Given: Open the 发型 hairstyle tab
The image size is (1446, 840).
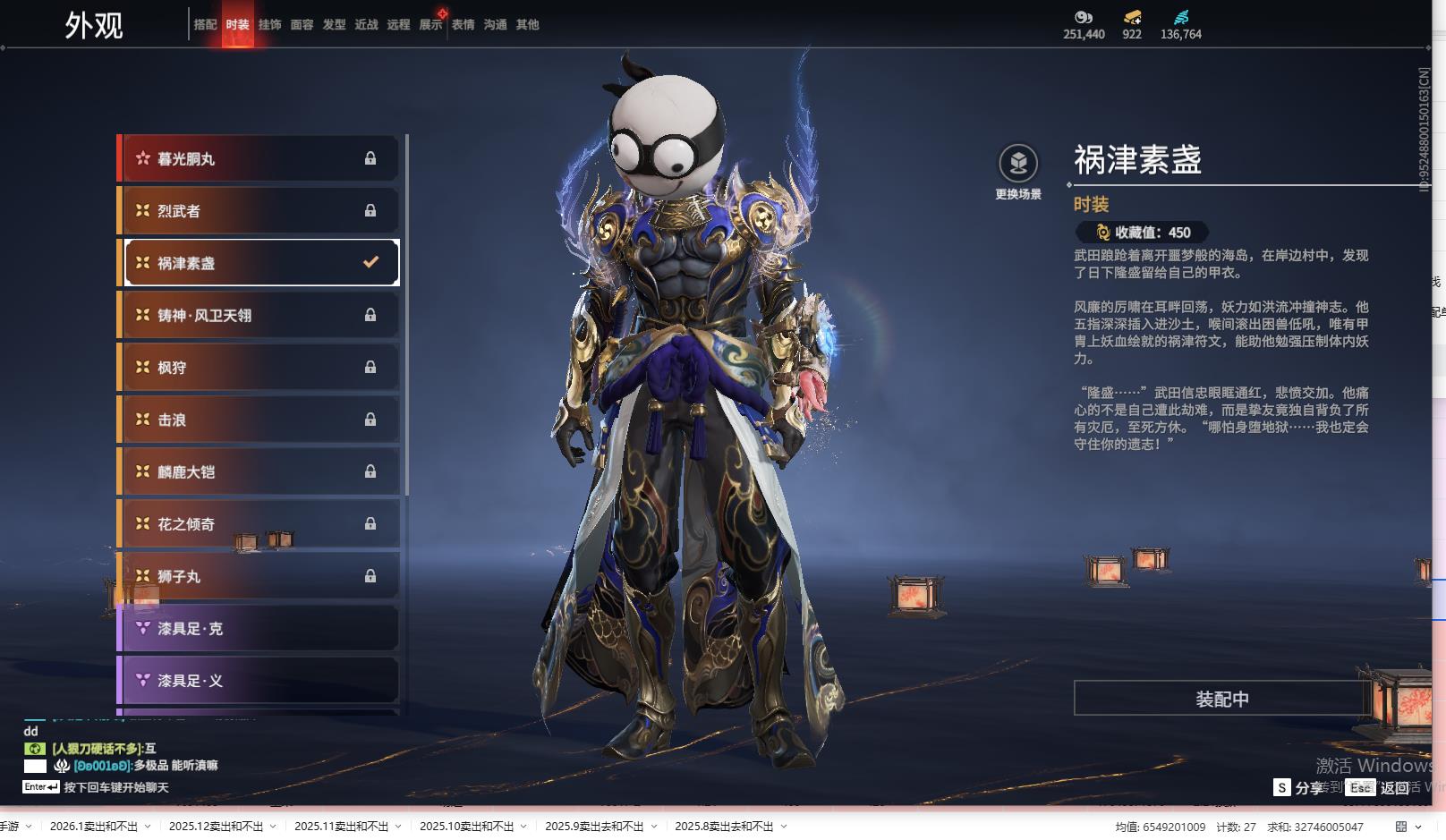Looking at the screenshot, I should pos(334,25).
